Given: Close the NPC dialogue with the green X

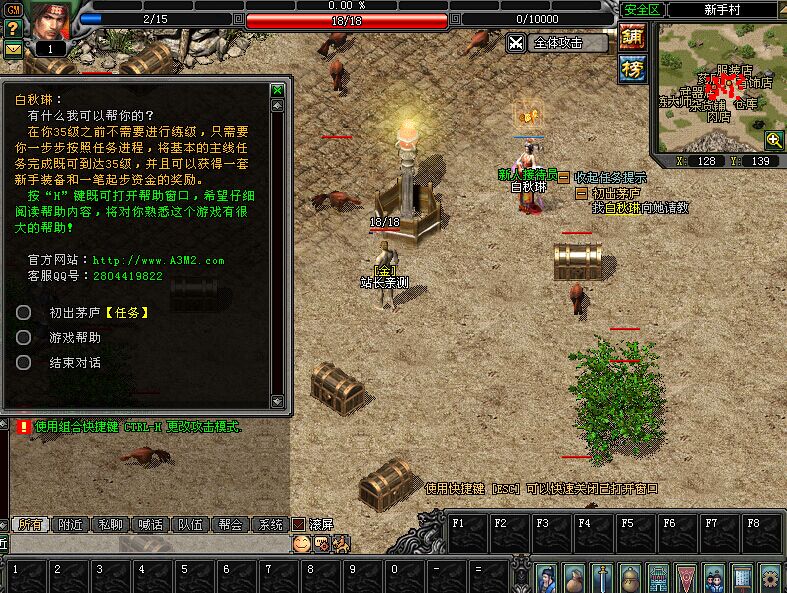Looking at the screenshot, I should tap(278, 90).
